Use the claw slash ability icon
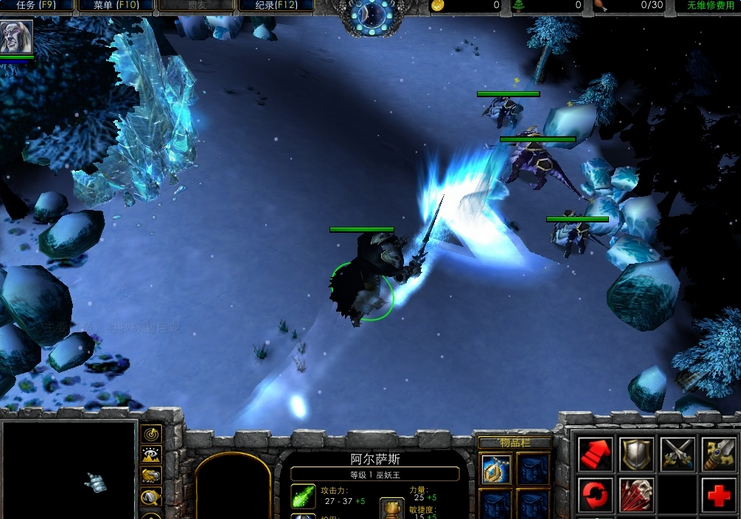The height and width of the screenshot is (519, 741). click(636, 494)
